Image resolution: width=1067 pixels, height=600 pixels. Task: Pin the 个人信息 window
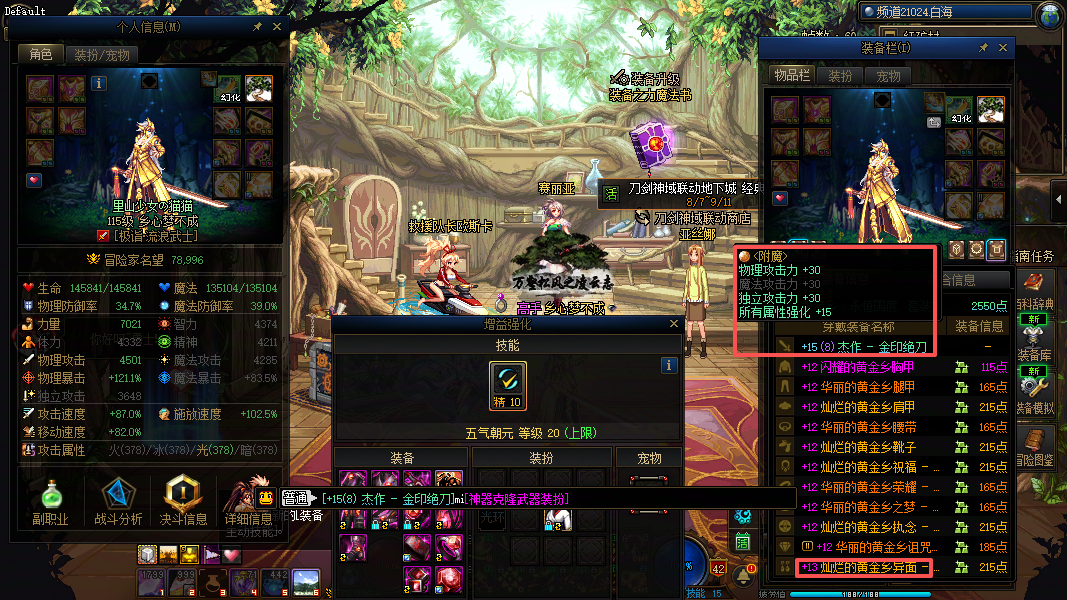coord(258,27)
